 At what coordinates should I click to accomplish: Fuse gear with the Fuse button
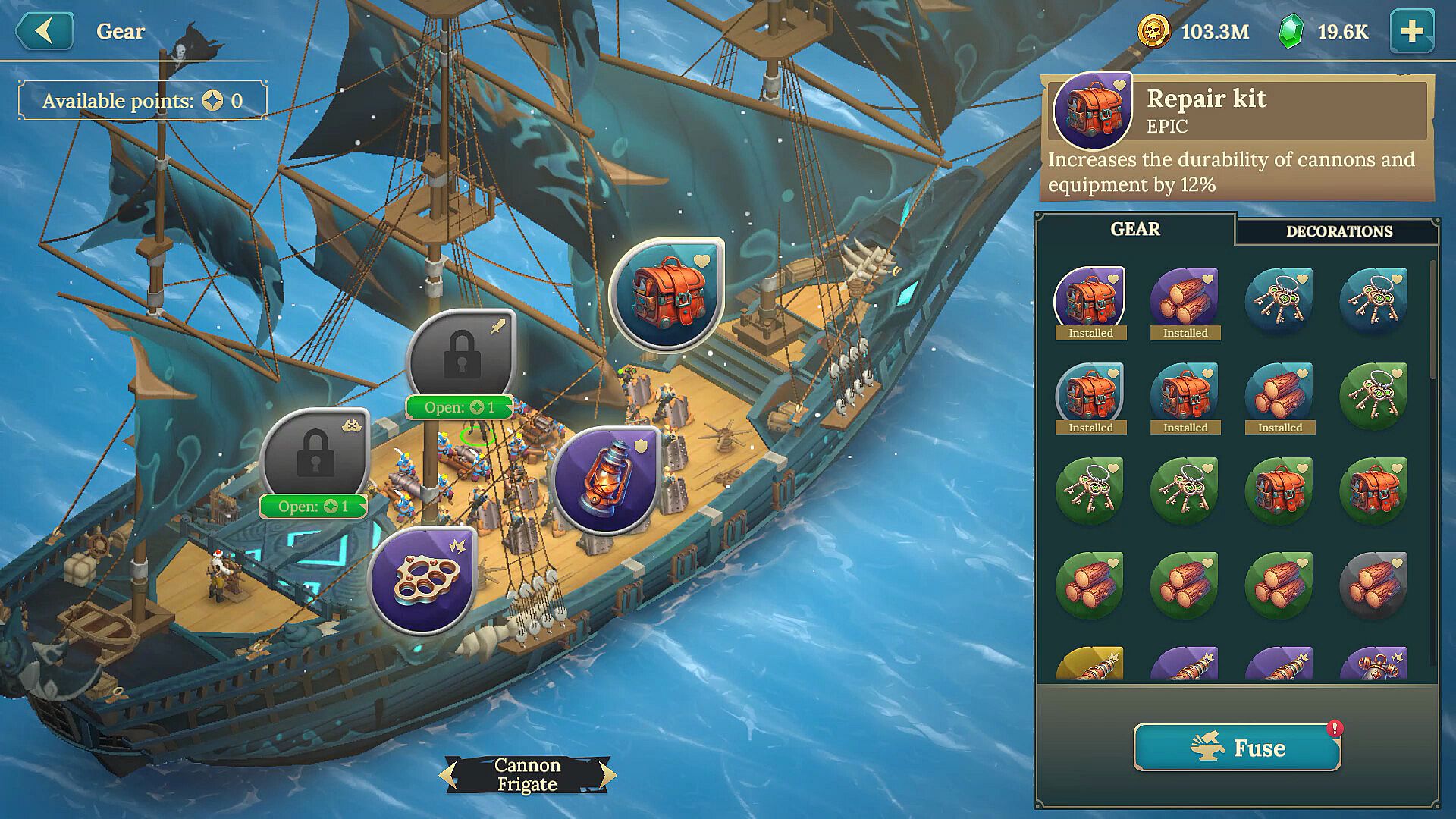pos(1237,748)
